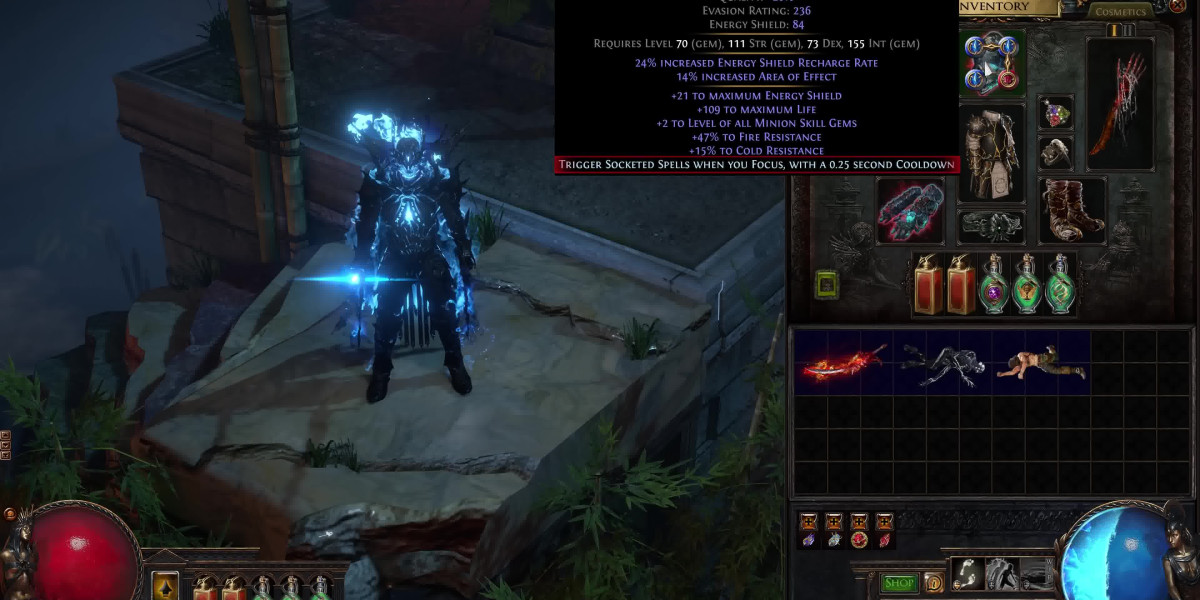This screenshot has height=600, width=1200.
Task: Select the equipped ring below the amulet
Action: pyautogui.click(x=1055, y=152)
